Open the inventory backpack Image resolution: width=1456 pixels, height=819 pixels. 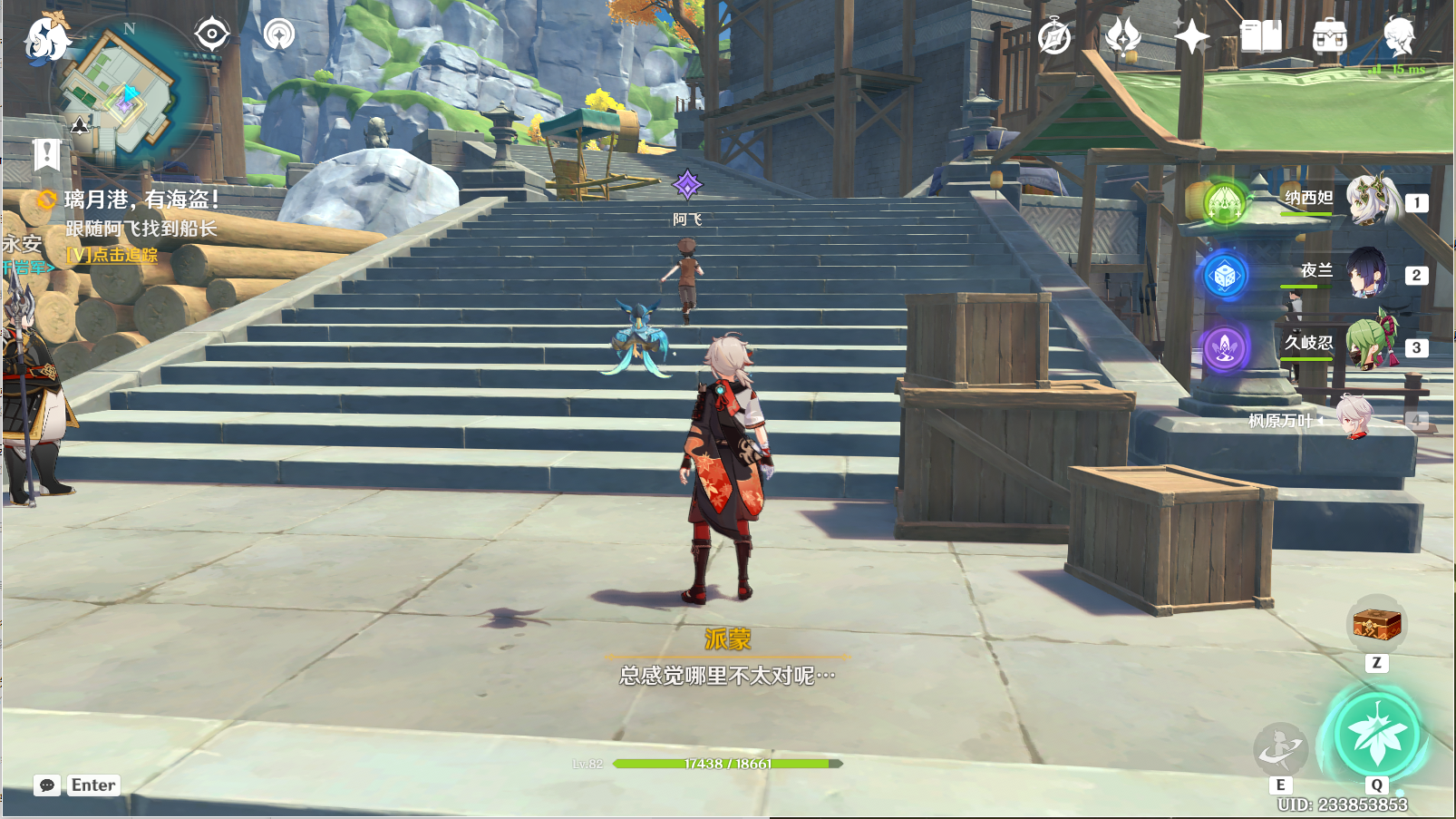(x=1329, y=37)
